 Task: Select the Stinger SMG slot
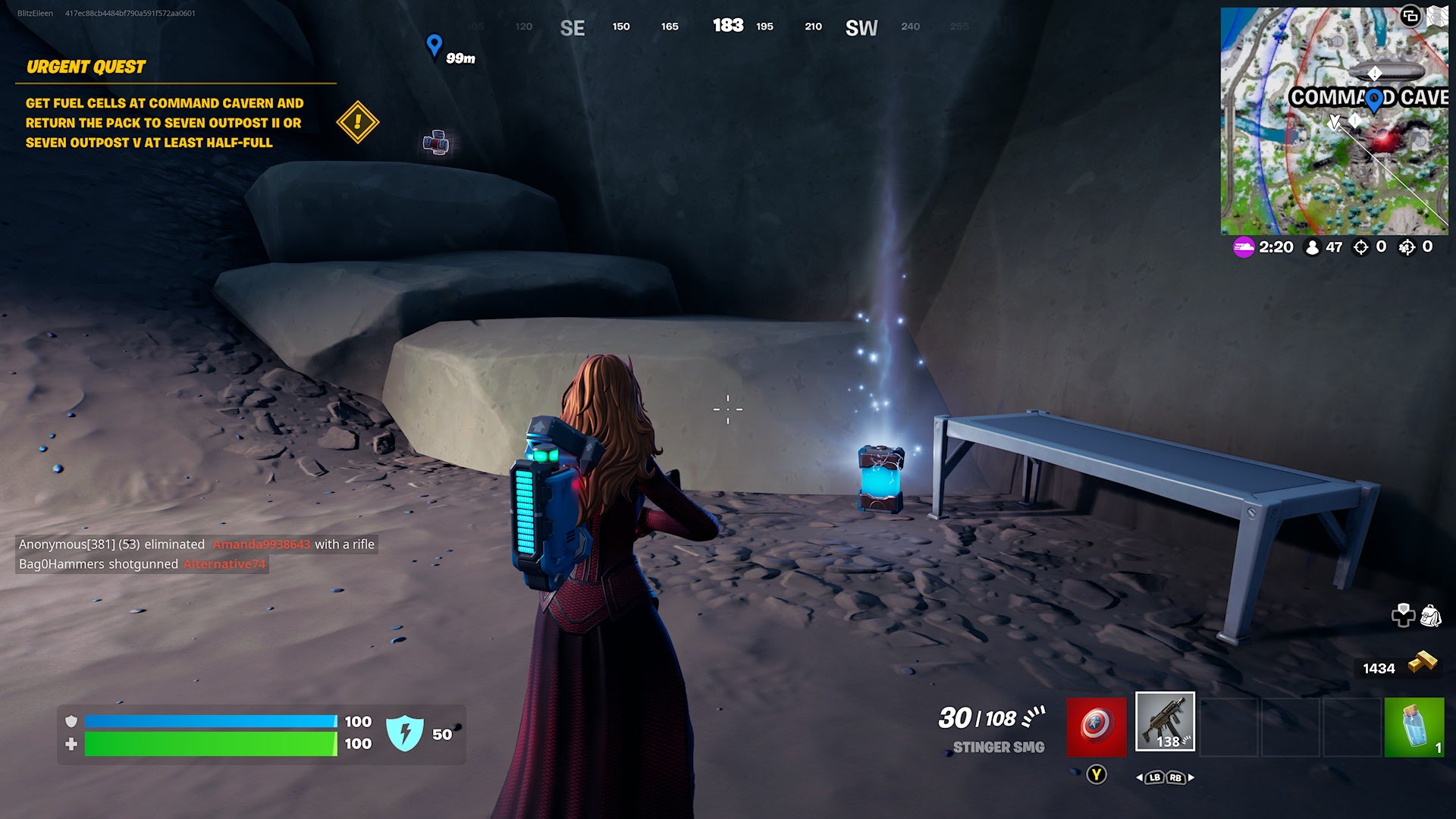[1166, 723]
